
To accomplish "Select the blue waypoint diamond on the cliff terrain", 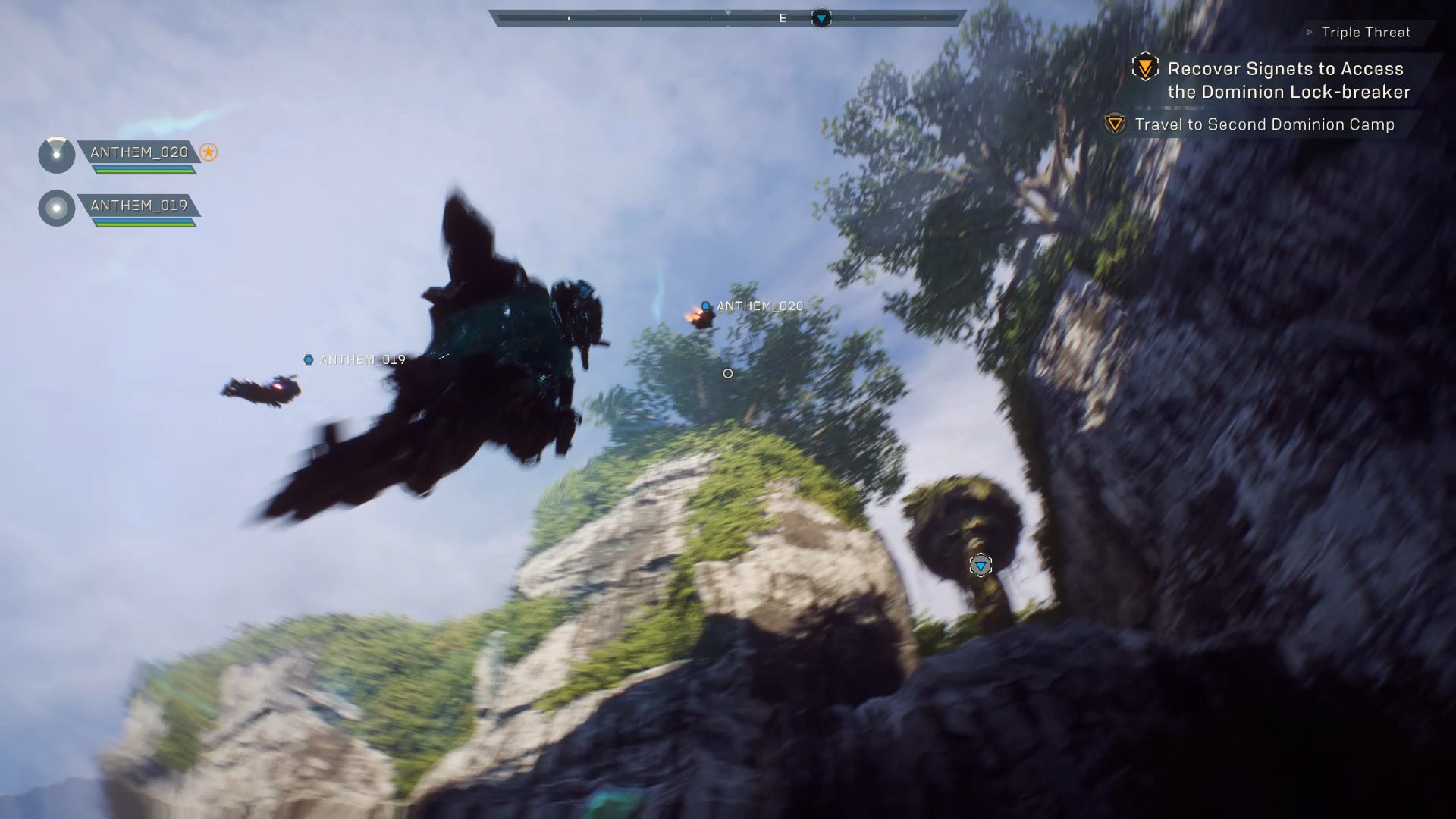I will click(982, 565).
